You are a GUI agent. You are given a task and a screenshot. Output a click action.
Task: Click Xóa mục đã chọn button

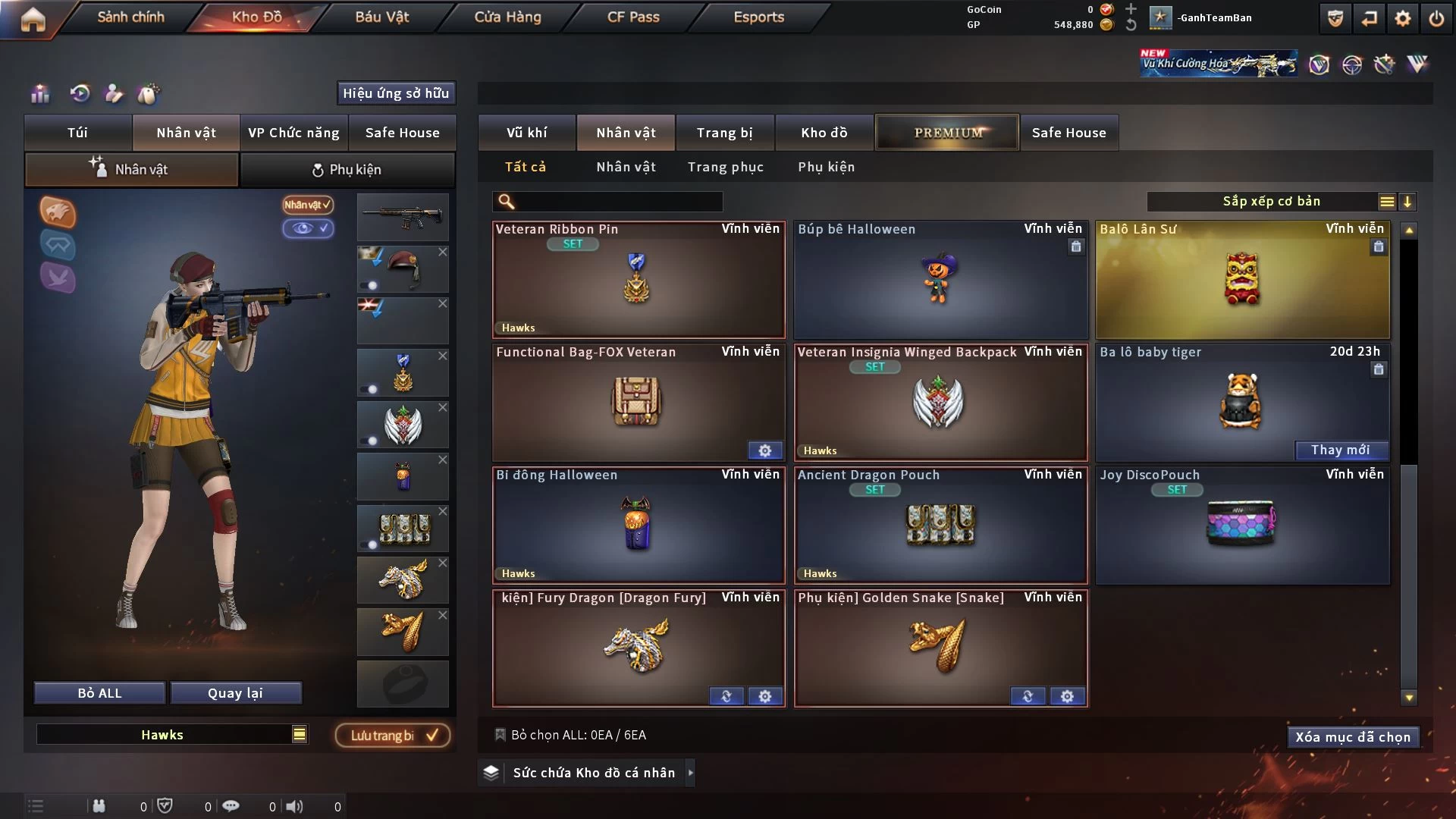pyautogui.click(x=1353, y=737)
